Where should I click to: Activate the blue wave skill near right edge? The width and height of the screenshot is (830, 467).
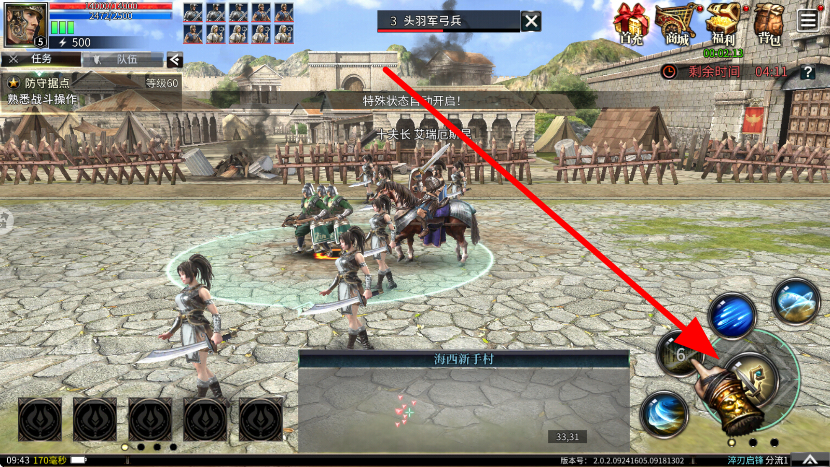(x=796, y=301)
